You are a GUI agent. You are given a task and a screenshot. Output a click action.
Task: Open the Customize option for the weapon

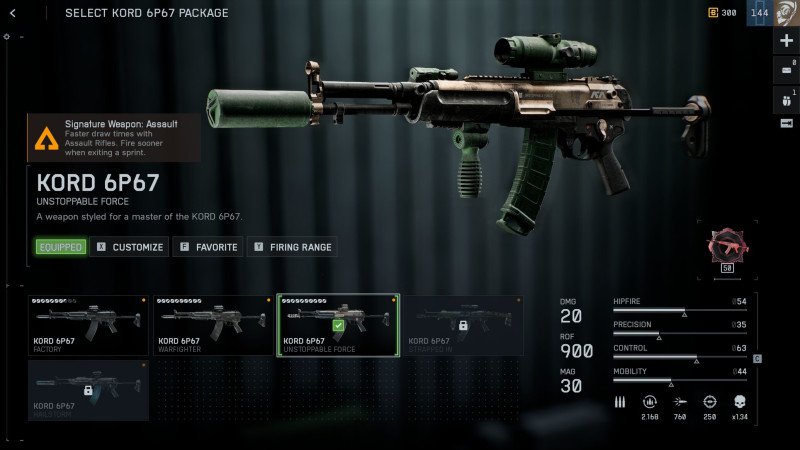click(x=129, y=246)
